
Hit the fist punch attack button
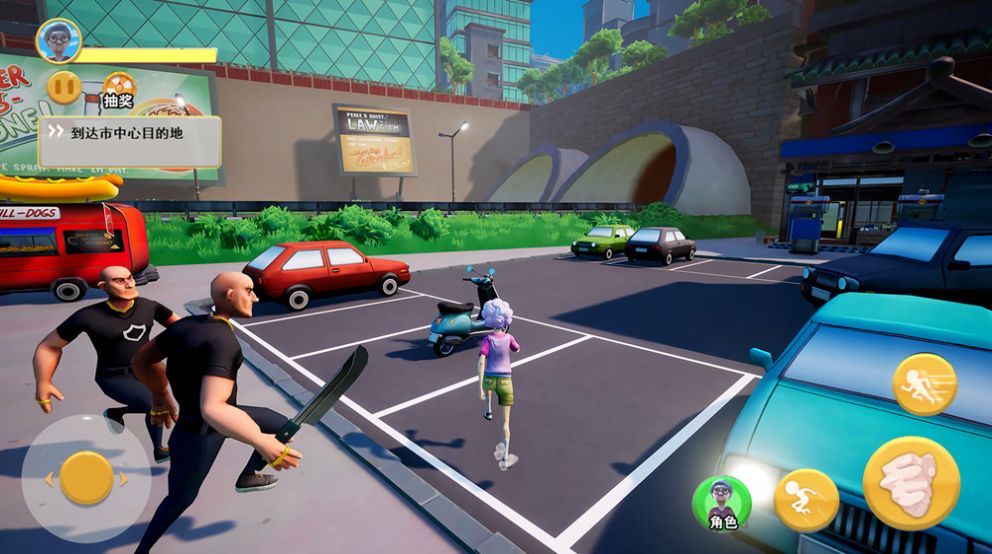pos(911,484)
